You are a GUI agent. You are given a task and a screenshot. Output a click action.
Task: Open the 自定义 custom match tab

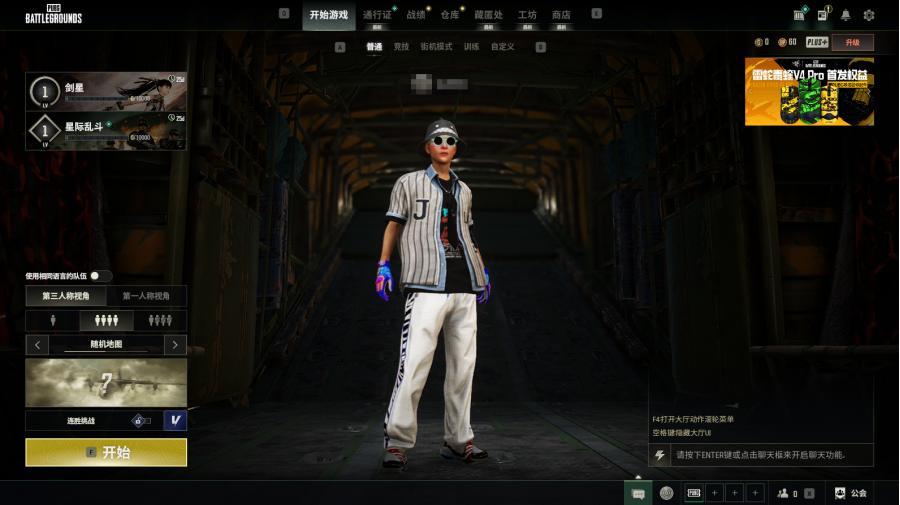(502, 47)
